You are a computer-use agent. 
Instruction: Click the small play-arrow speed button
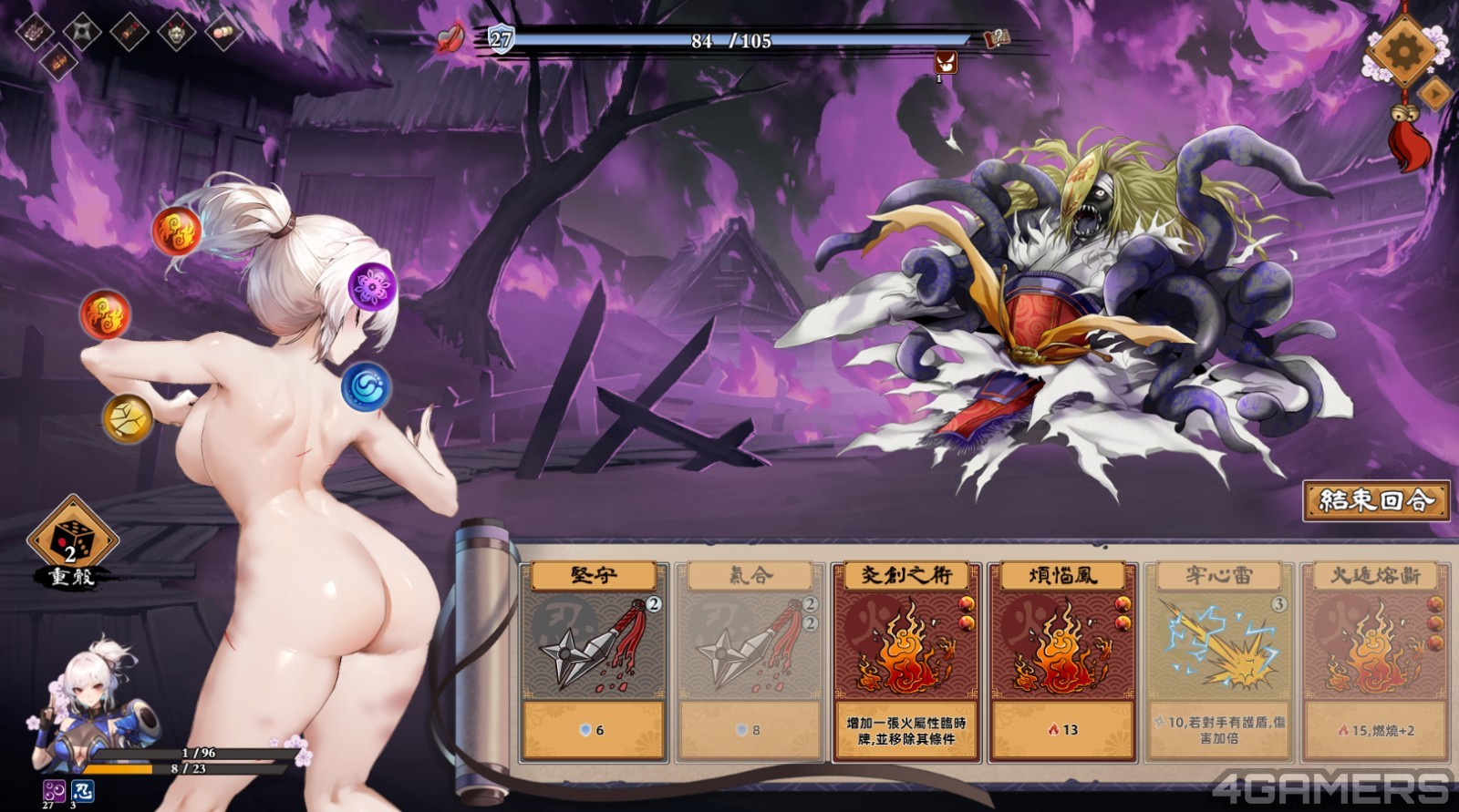[x=1435, y=92]
